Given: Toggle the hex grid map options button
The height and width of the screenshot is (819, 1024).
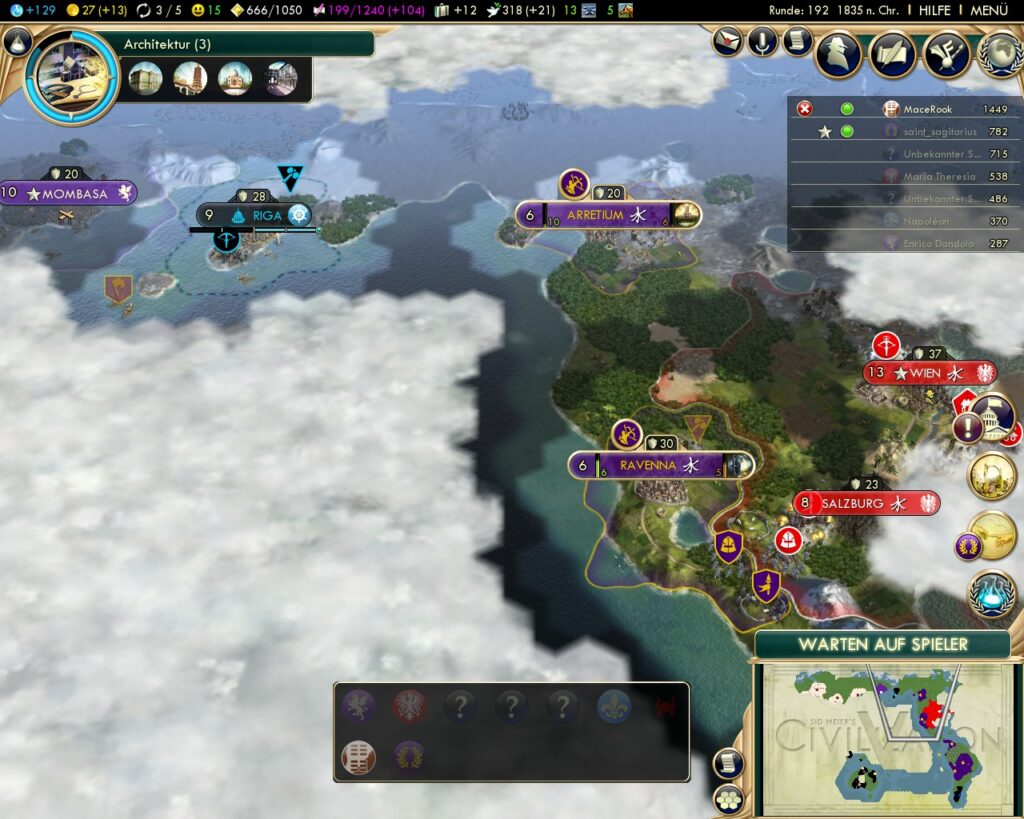Looking at the screenshot, I should 727,799.
